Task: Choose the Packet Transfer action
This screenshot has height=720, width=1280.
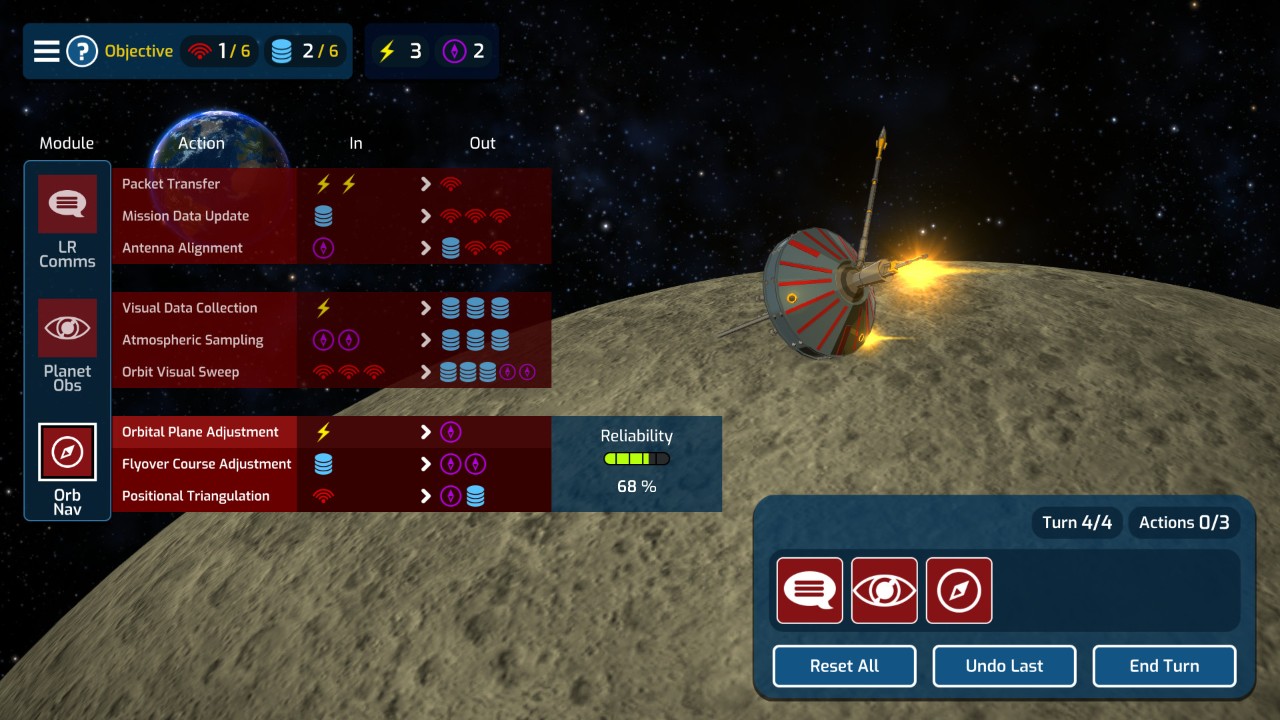Action: click(171, 184)
